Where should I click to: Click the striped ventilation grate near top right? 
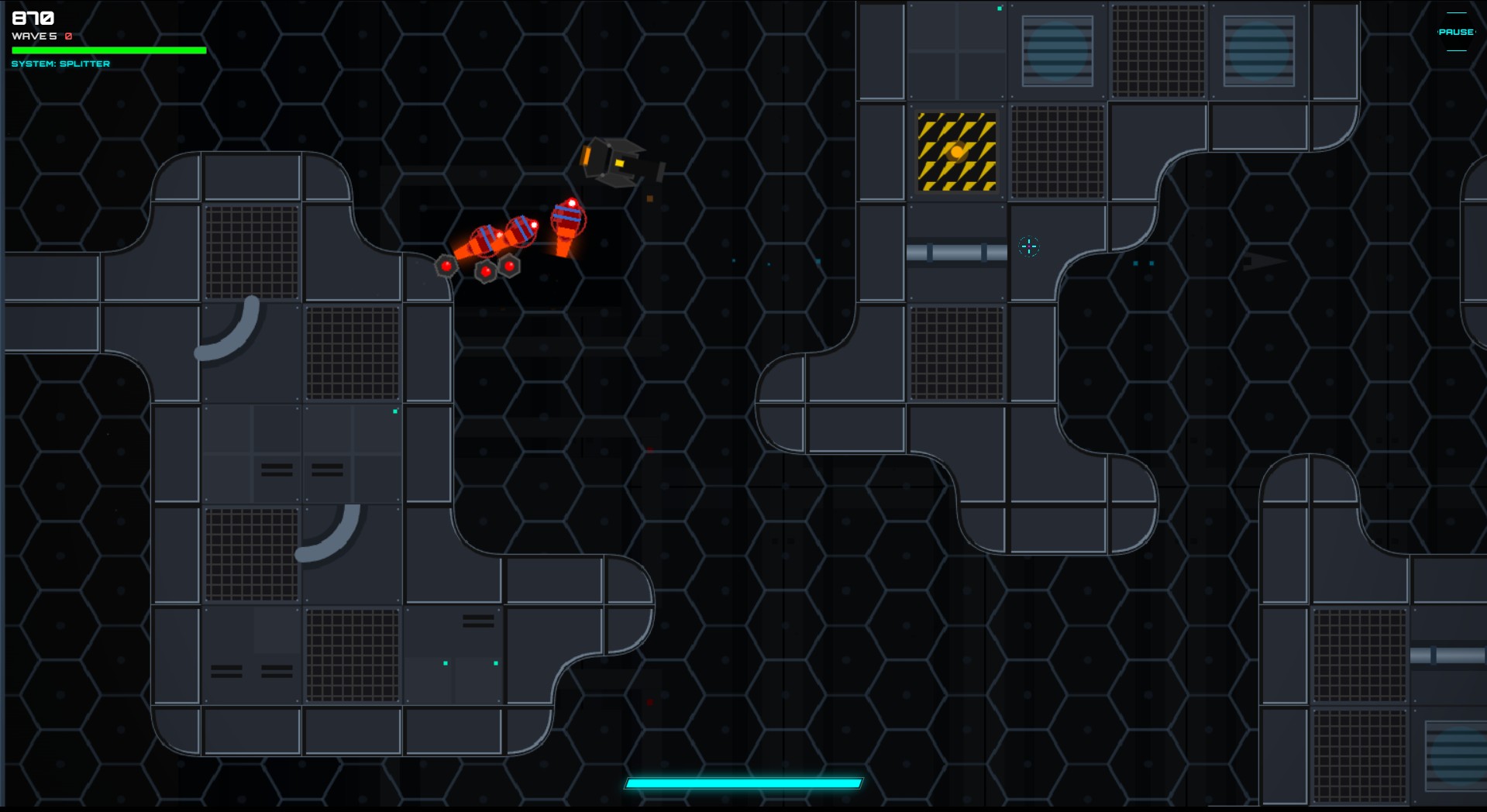pyautogui.click(x=1259, y=50)
